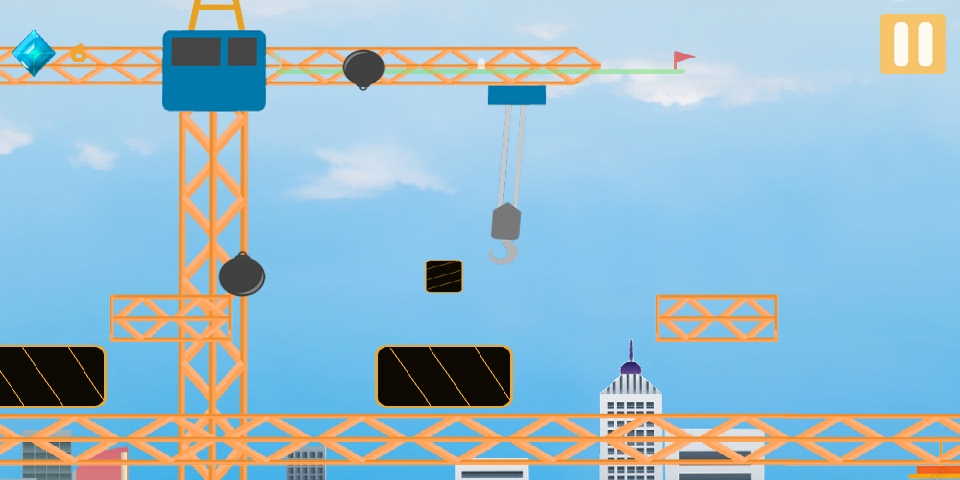Pause the game with the pause button
This screenshot has width=960, height=480.
click(912, 44)
